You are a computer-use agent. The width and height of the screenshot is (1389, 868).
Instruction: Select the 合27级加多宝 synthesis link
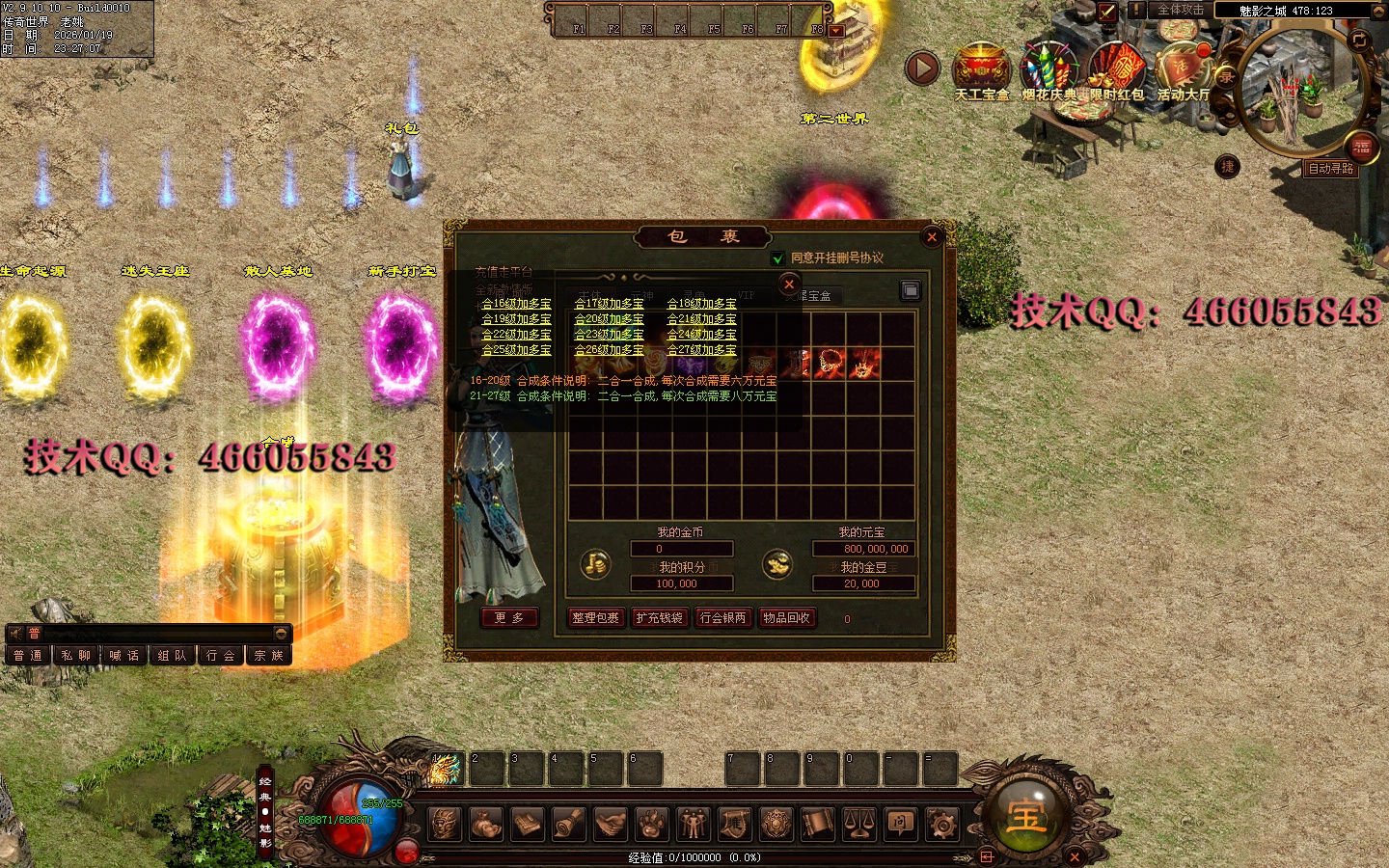701,350
